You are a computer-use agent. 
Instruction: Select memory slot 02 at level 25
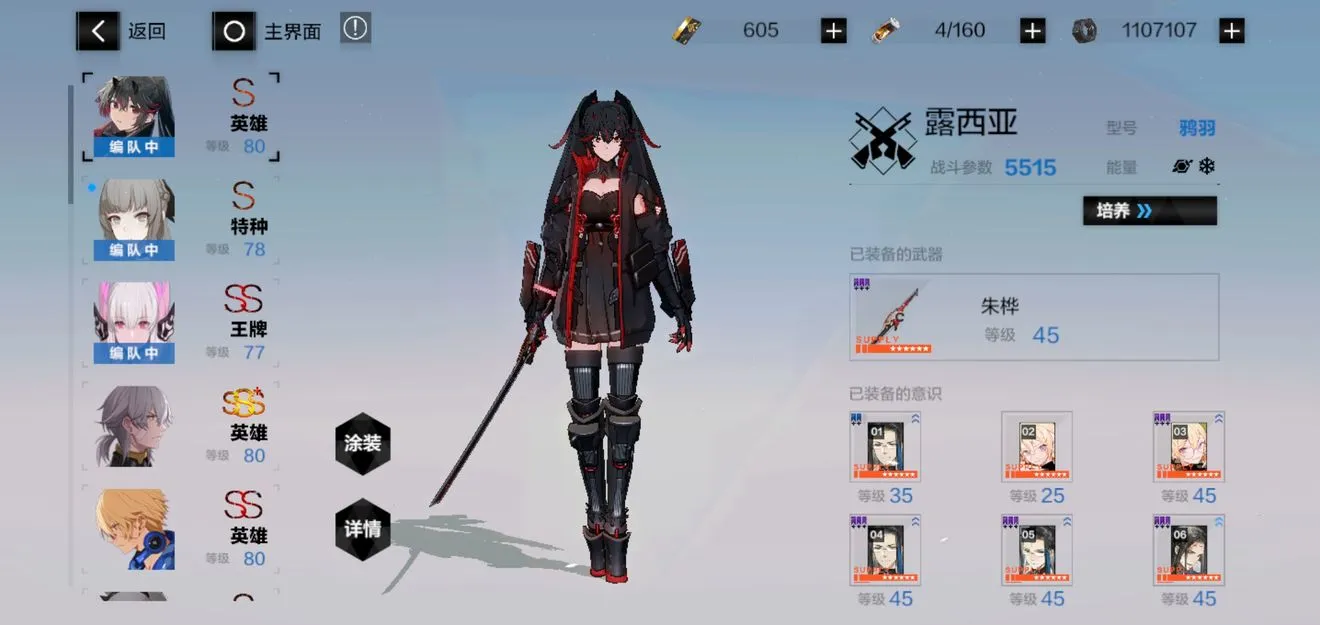(x=1037, y=447)
